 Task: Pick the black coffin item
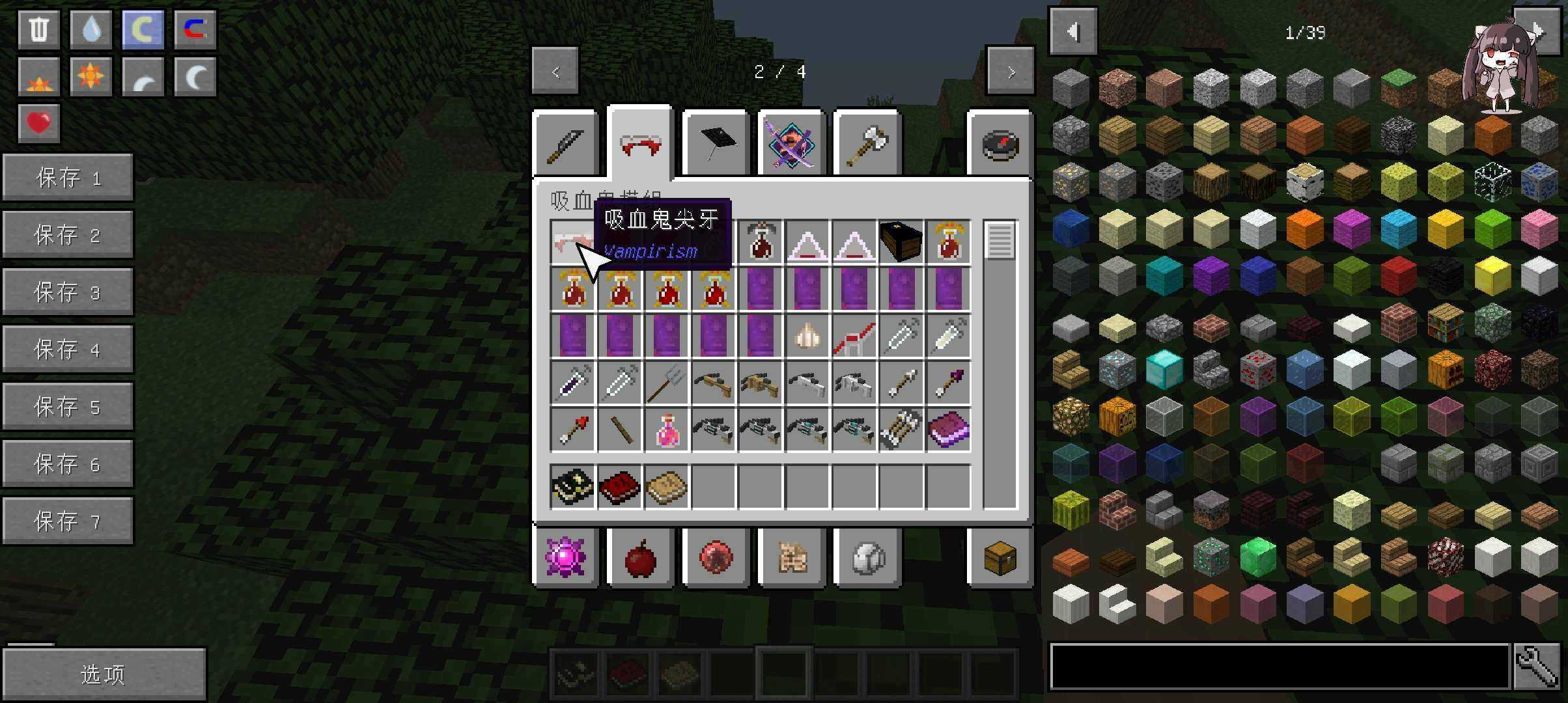(x=901, y=242)
